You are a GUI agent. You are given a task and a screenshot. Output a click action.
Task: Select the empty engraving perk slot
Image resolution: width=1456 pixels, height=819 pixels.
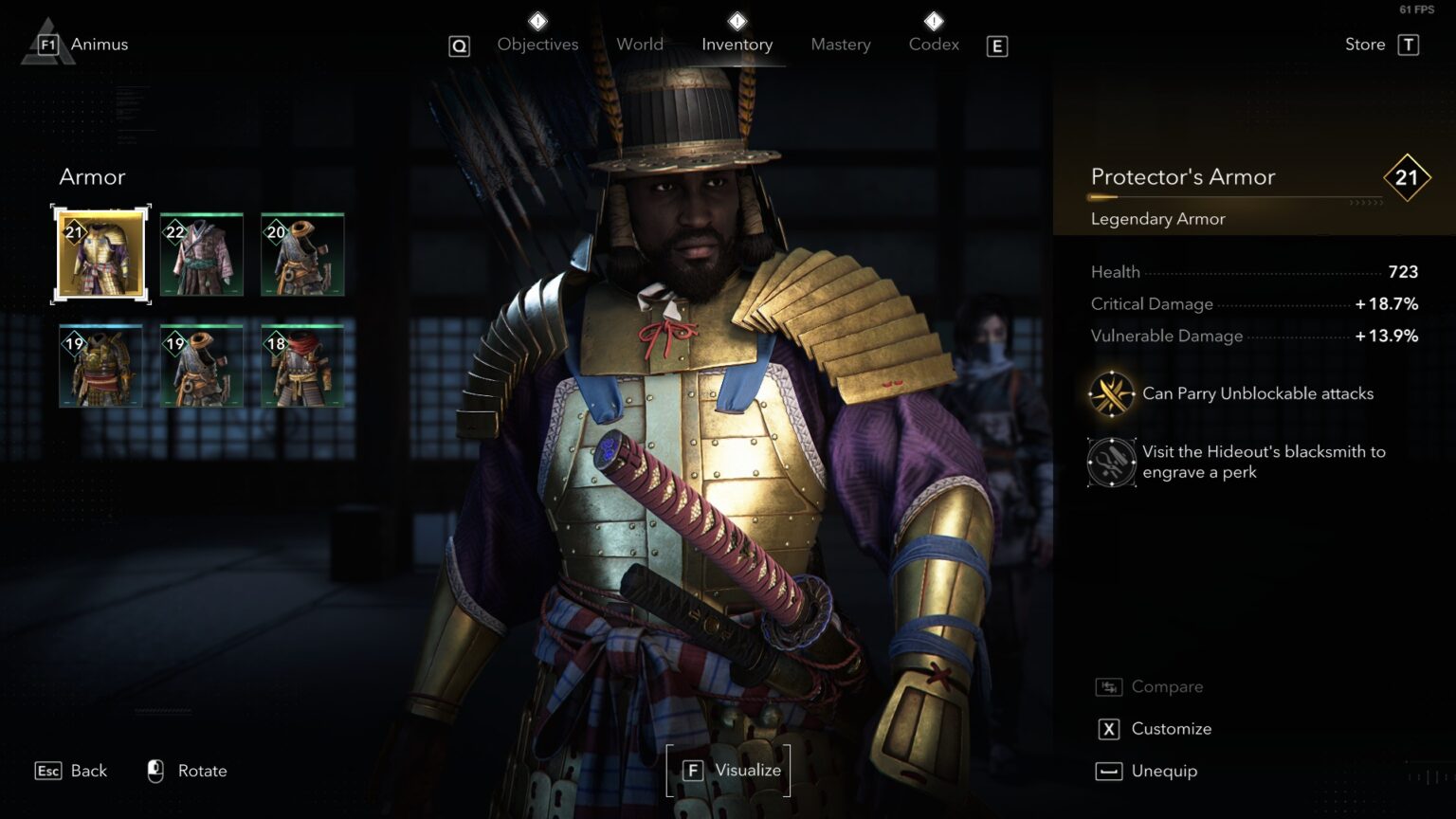1111,462
